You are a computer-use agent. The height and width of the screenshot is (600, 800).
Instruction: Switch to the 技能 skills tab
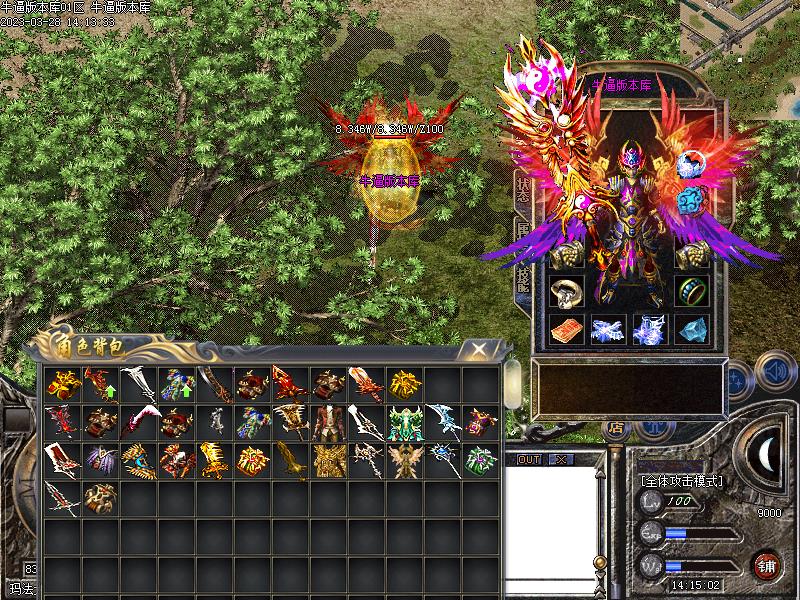click(x=523, y=276)
